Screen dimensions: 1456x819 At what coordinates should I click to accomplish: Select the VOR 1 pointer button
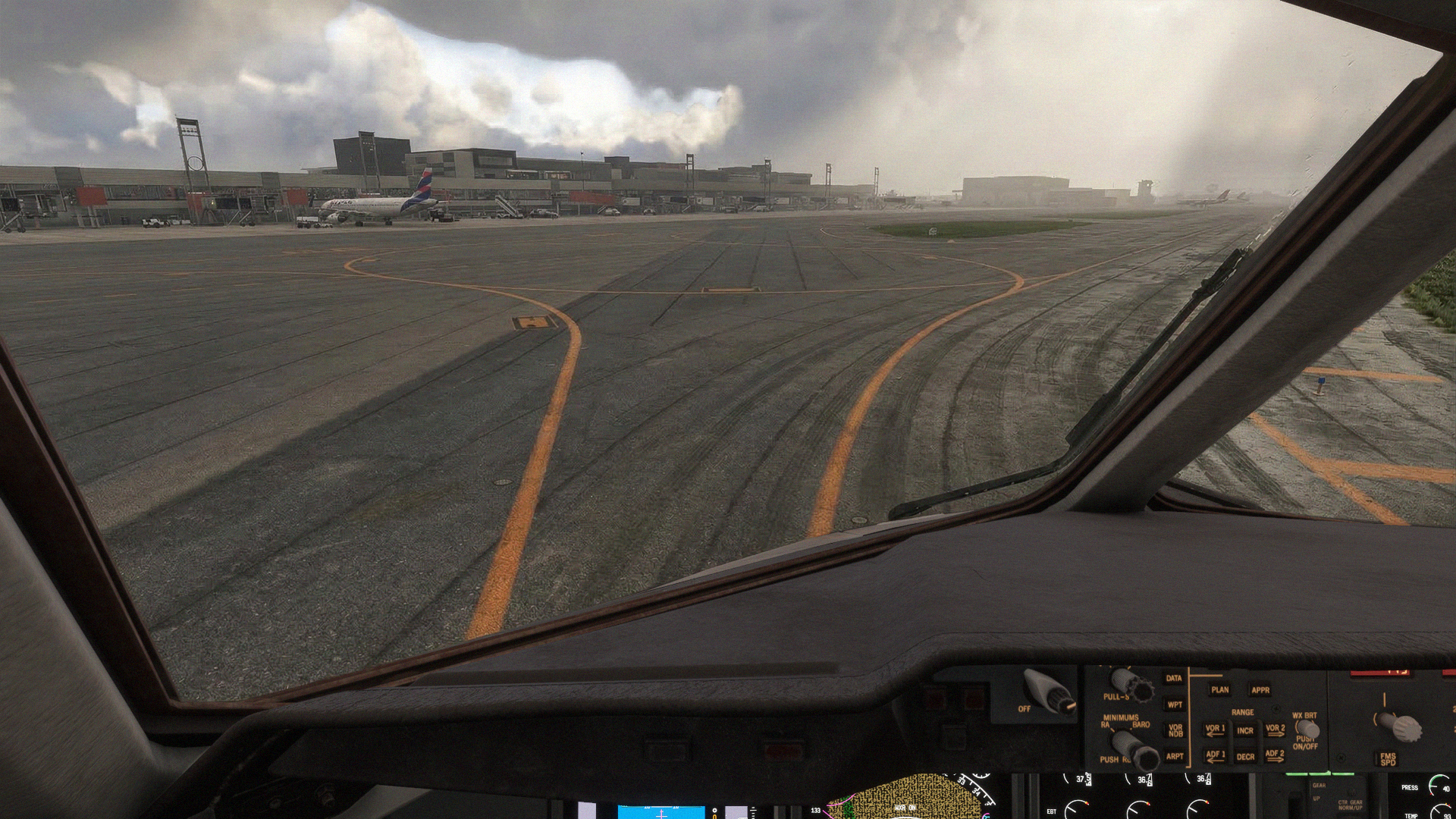tap(1216, 730)
